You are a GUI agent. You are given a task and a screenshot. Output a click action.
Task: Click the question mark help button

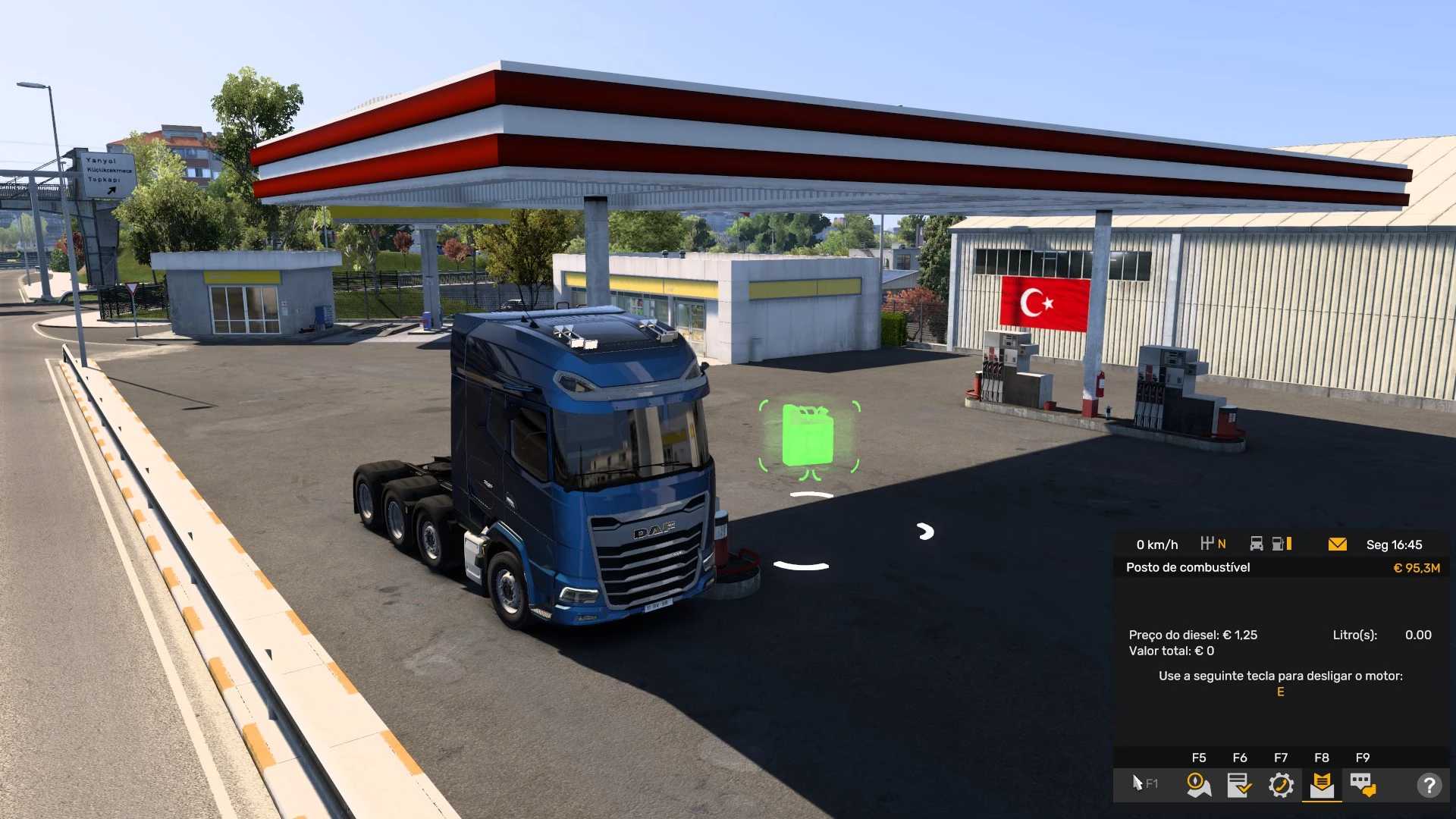1429,785
